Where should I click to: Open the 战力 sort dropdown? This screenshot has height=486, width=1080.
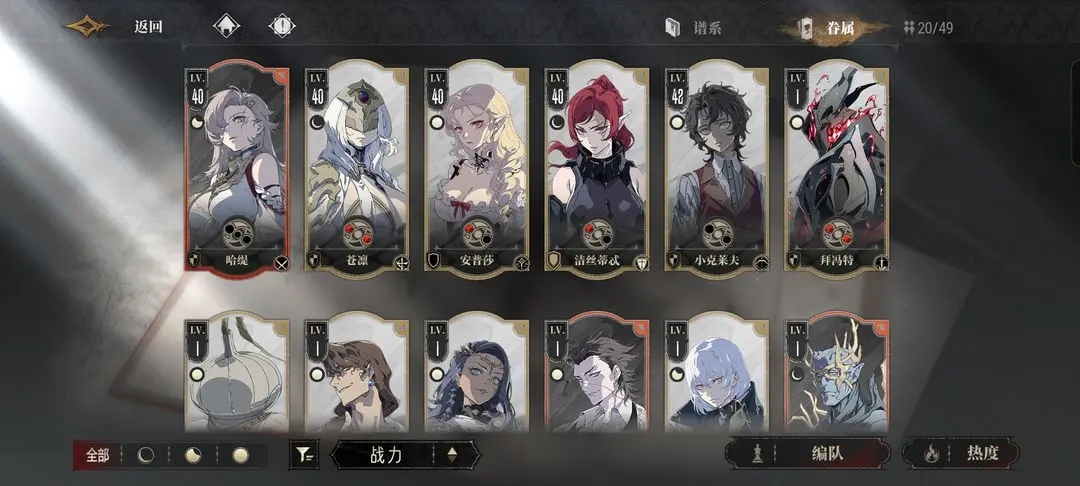click(x=405, y=455)
